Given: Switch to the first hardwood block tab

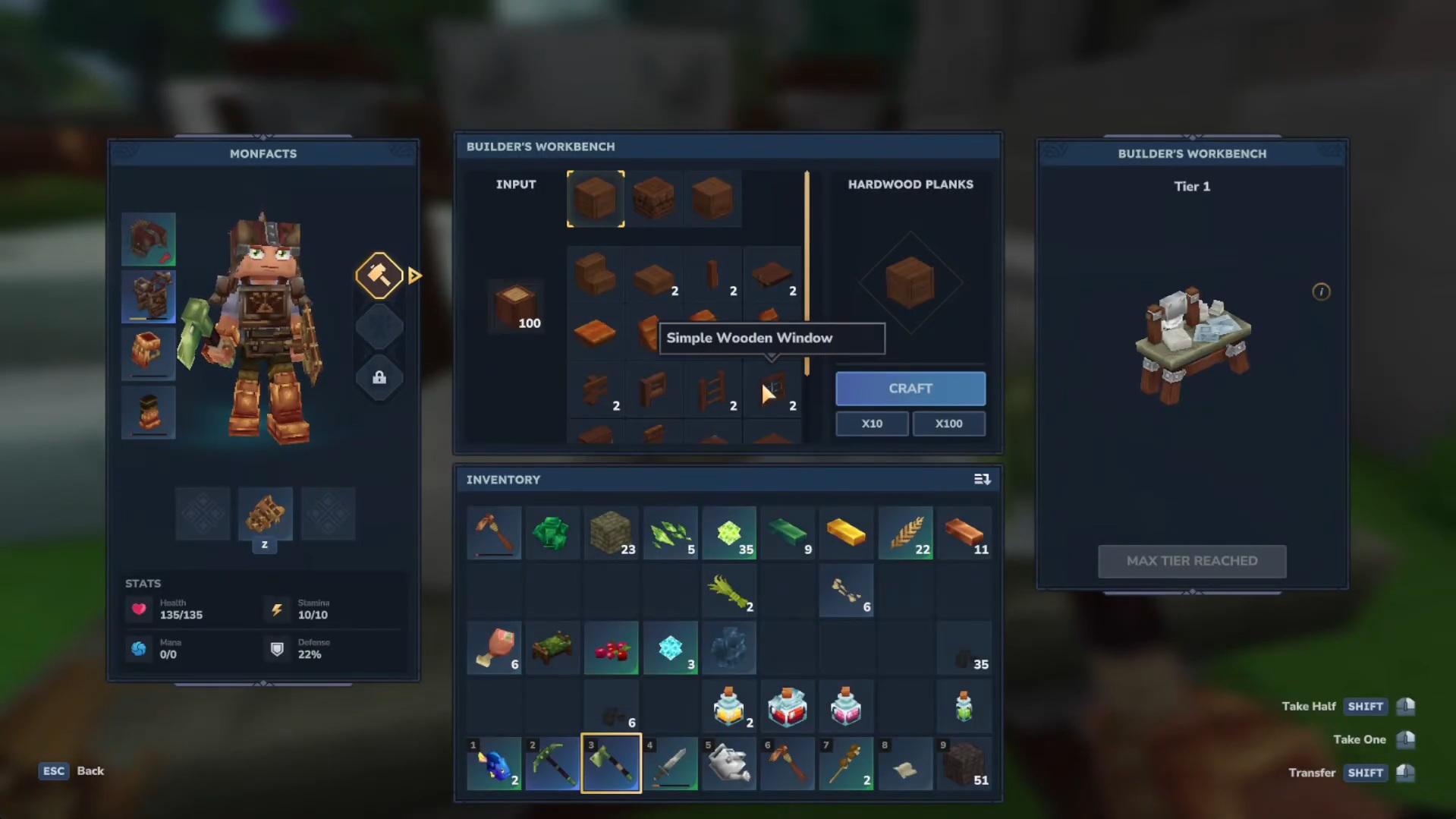Looking at the screenshot, I should (x=595, y=198).
